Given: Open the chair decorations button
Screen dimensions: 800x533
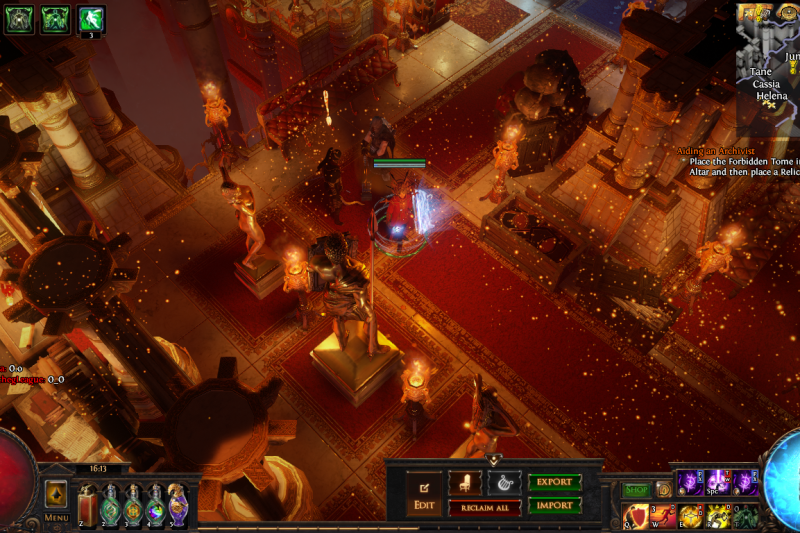Looking at the screenshot, I should click(x=465, y=482).
